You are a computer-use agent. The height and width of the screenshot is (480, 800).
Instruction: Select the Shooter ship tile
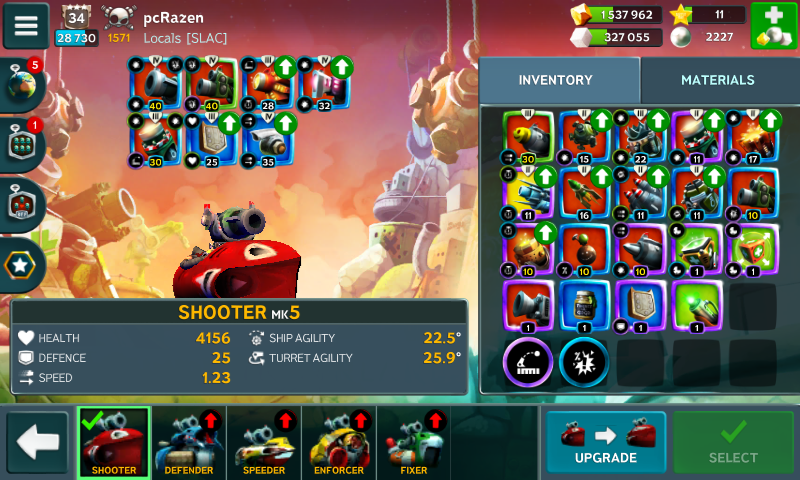coord(114,442)
